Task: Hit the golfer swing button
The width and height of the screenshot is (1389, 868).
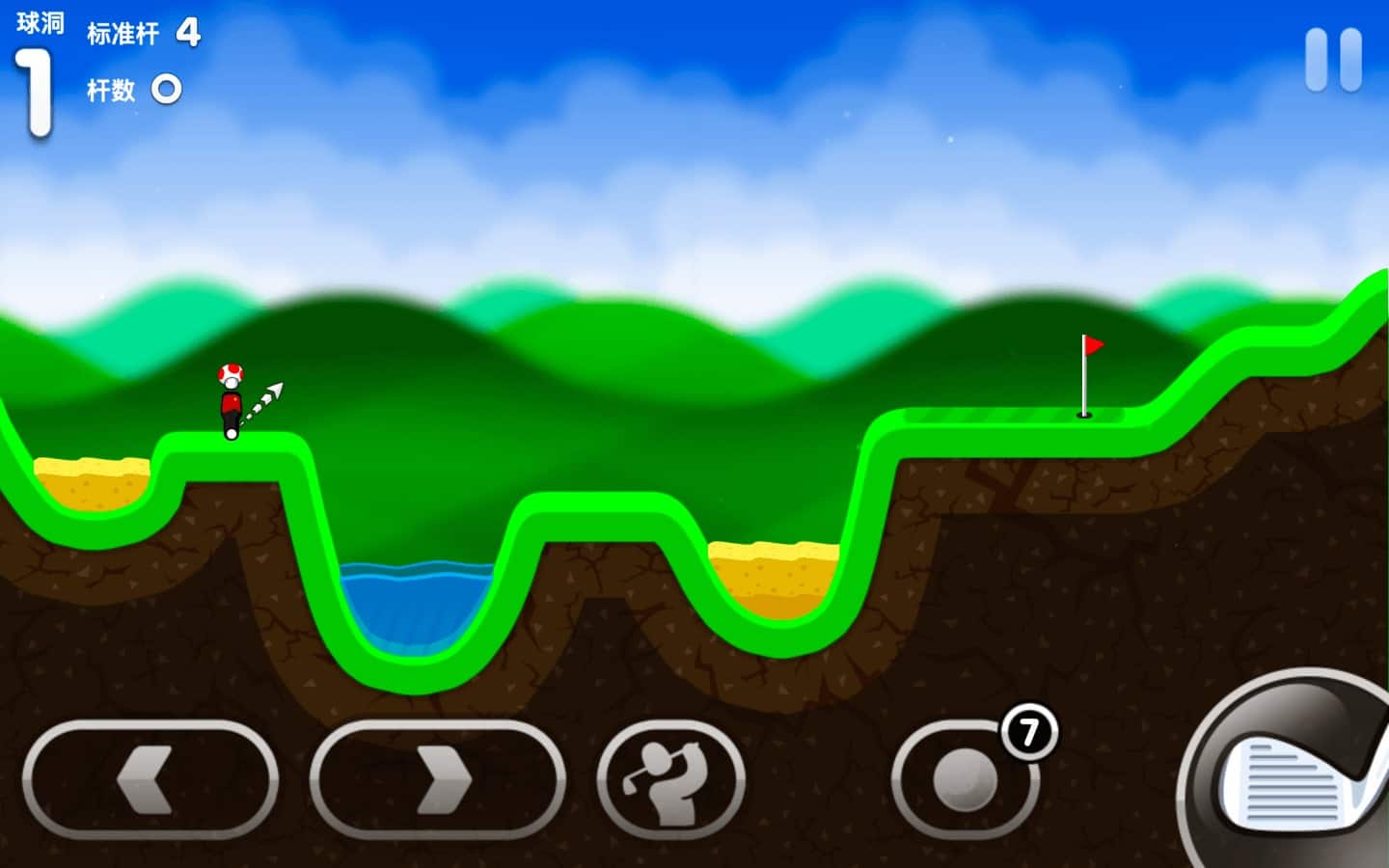Action: pyautogui.click(x=670, y=779)
